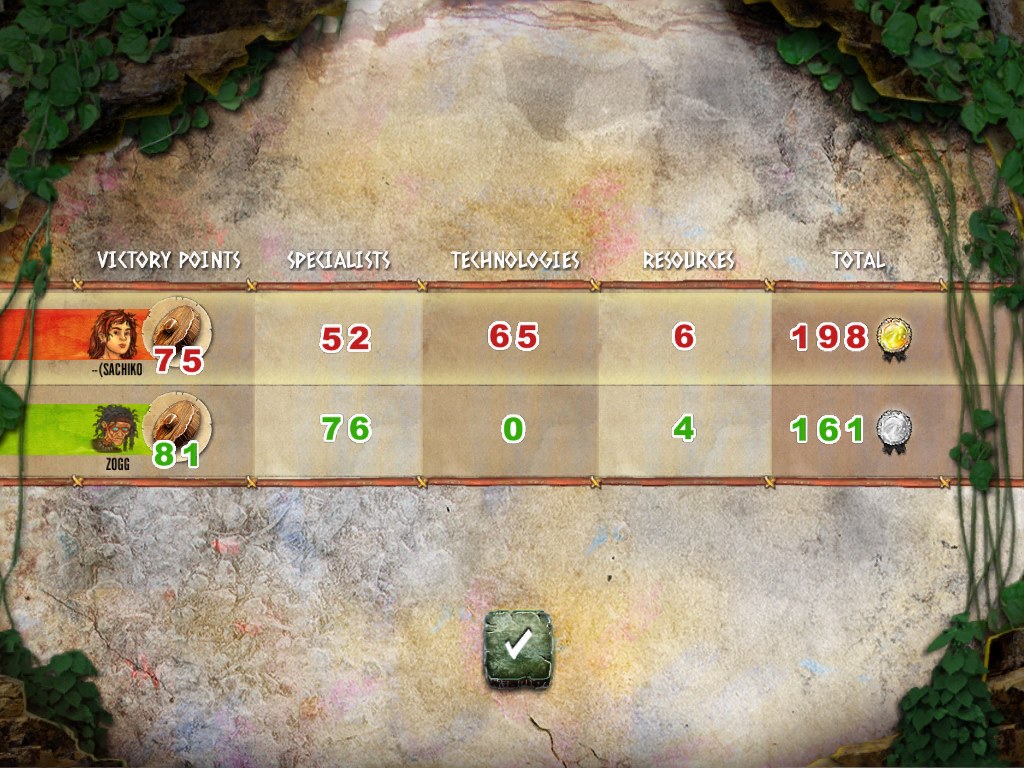This screenshot has height=768, width=1024.
Task: Confirm scores with the stone checkmark button
Action: click(x=517, y=649)
